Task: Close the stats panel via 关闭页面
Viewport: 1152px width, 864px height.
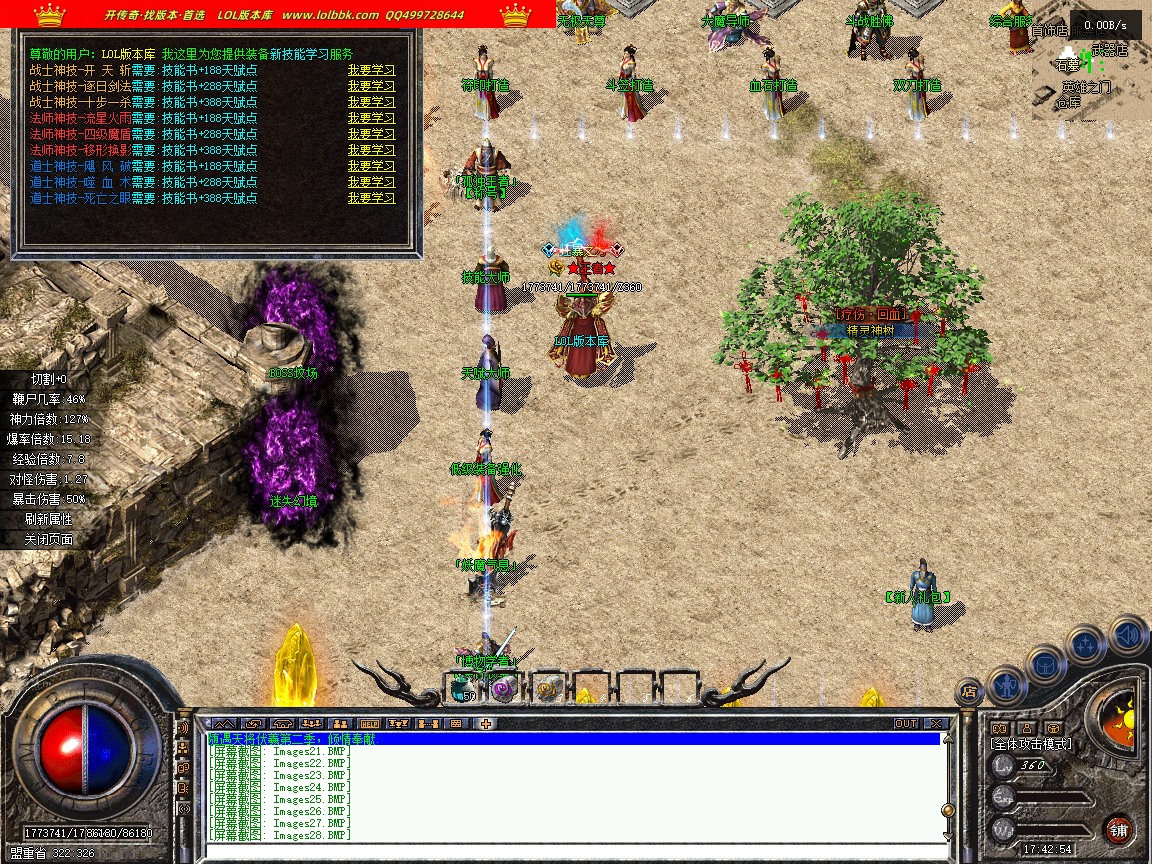Action: tap(51, 539)
